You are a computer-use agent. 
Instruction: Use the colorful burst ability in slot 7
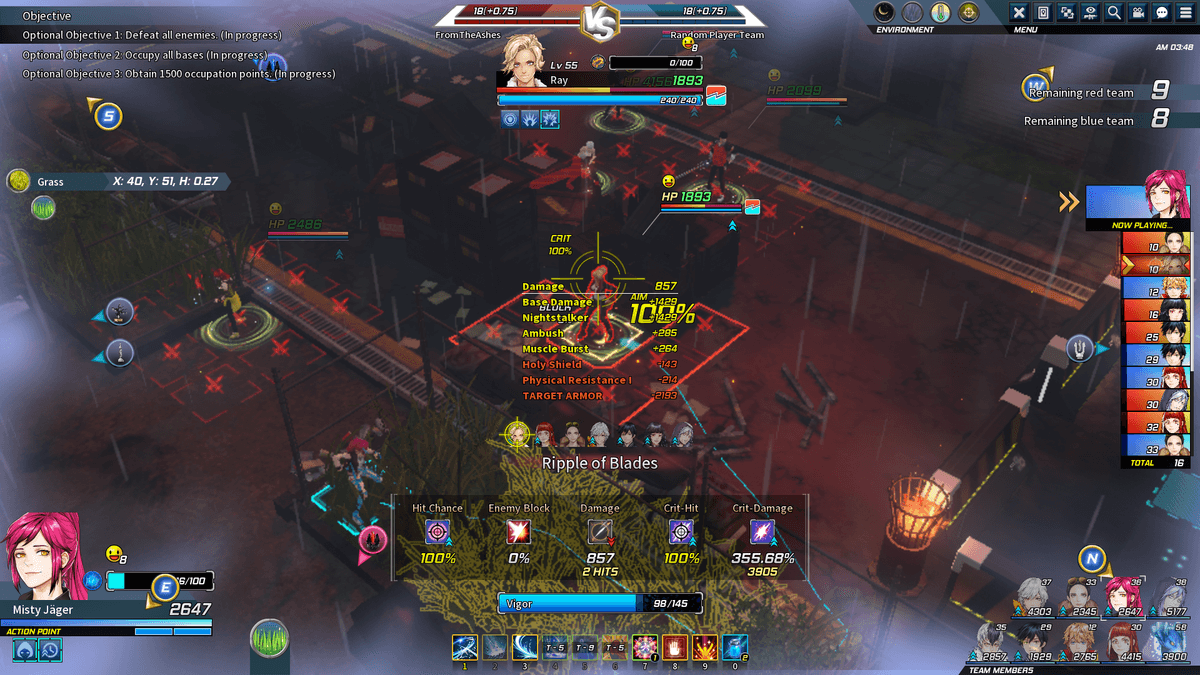(x=644, y=647)
